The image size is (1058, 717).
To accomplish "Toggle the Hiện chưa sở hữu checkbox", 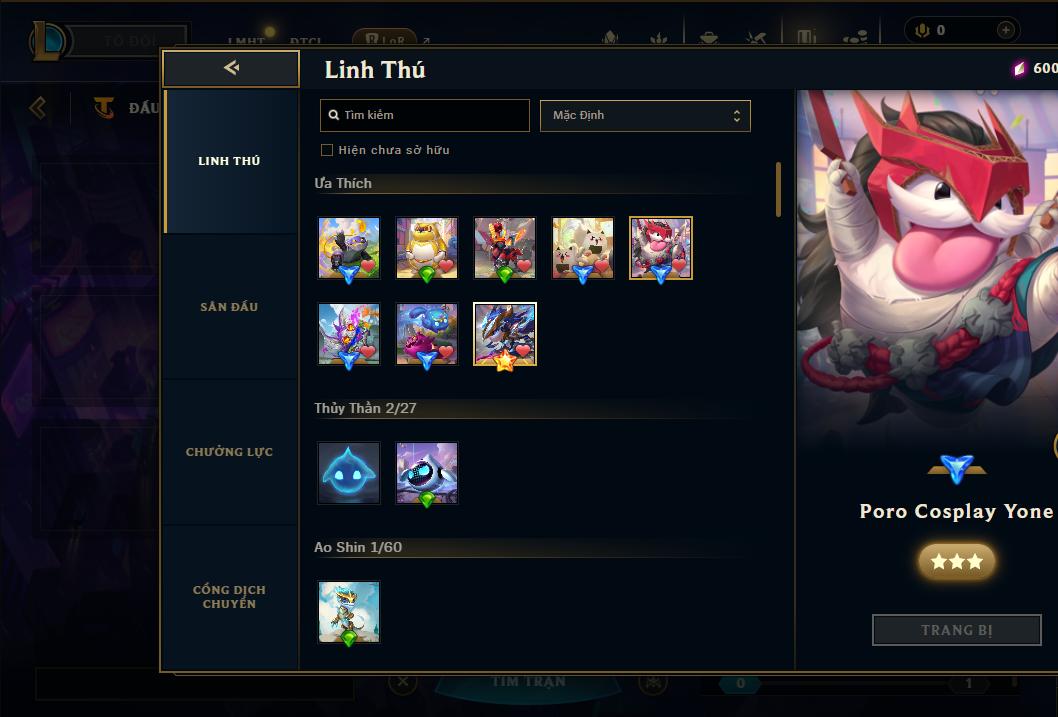I will click(x=327, y=150).
